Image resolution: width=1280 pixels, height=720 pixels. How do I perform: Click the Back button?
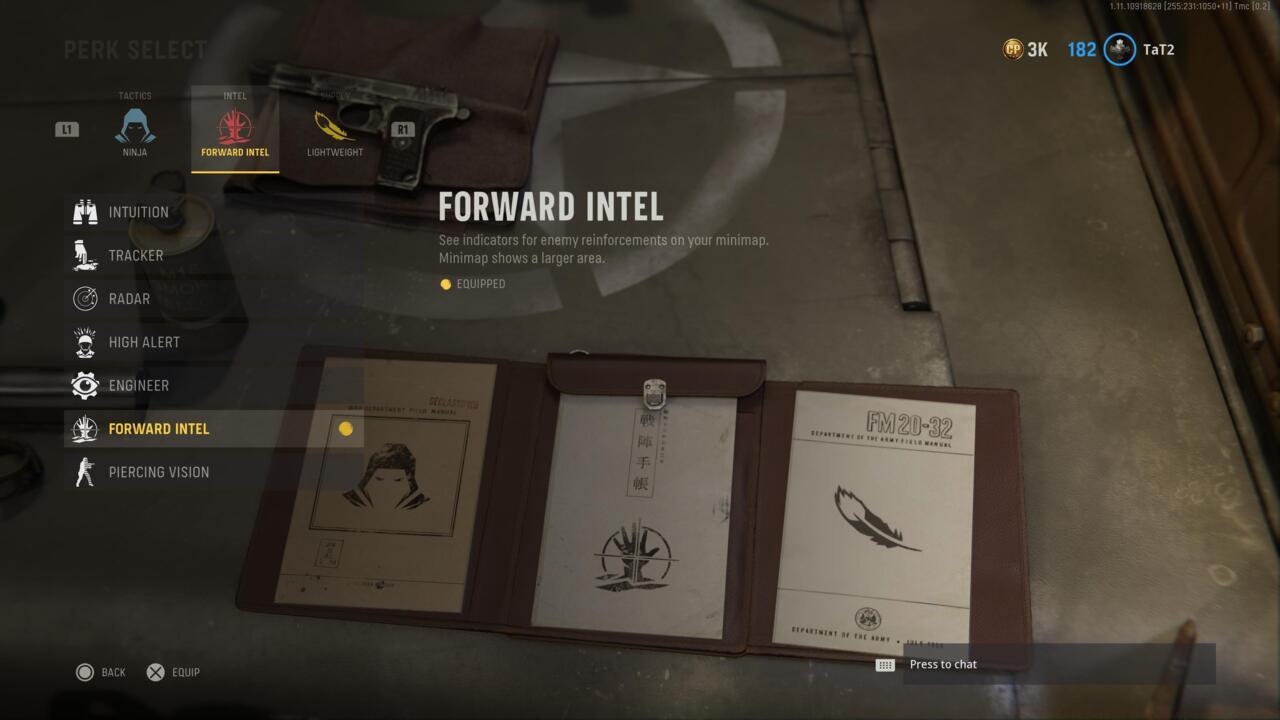pyautogui.click(x=99, y=672)
